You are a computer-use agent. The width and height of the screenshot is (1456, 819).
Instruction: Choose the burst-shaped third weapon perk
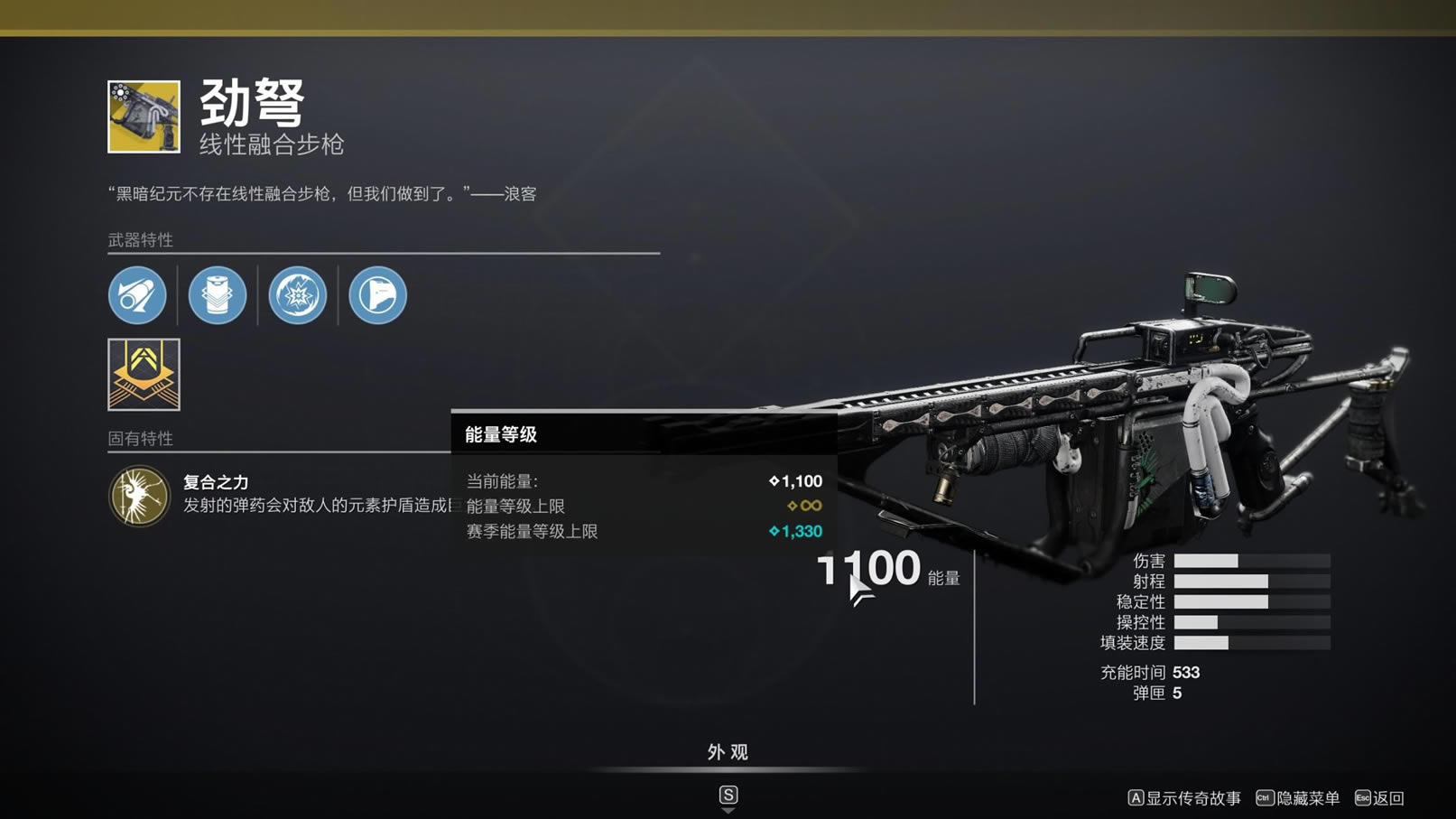click(298, 295)
